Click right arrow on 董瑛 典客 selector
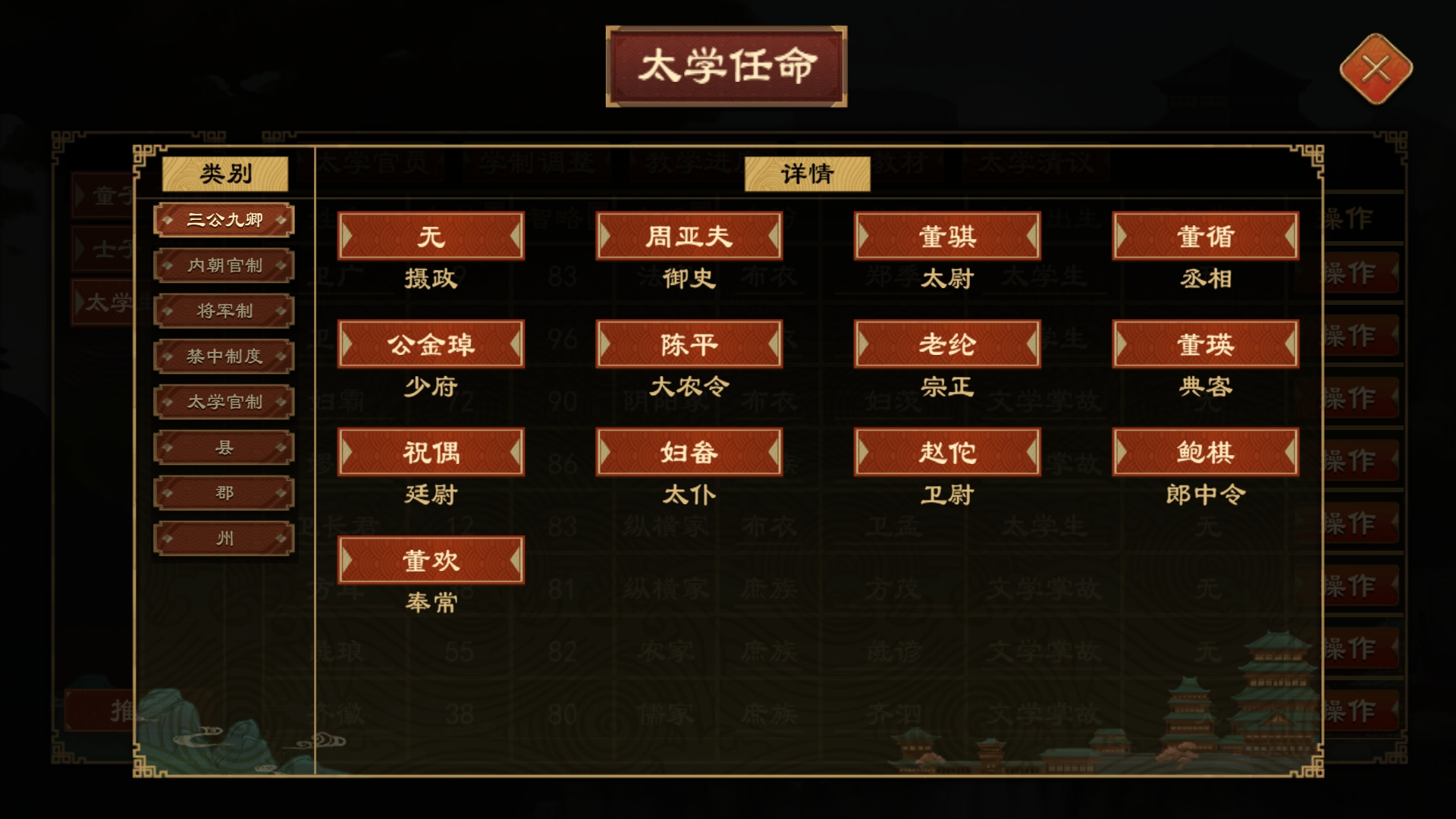 point(1289,344)
